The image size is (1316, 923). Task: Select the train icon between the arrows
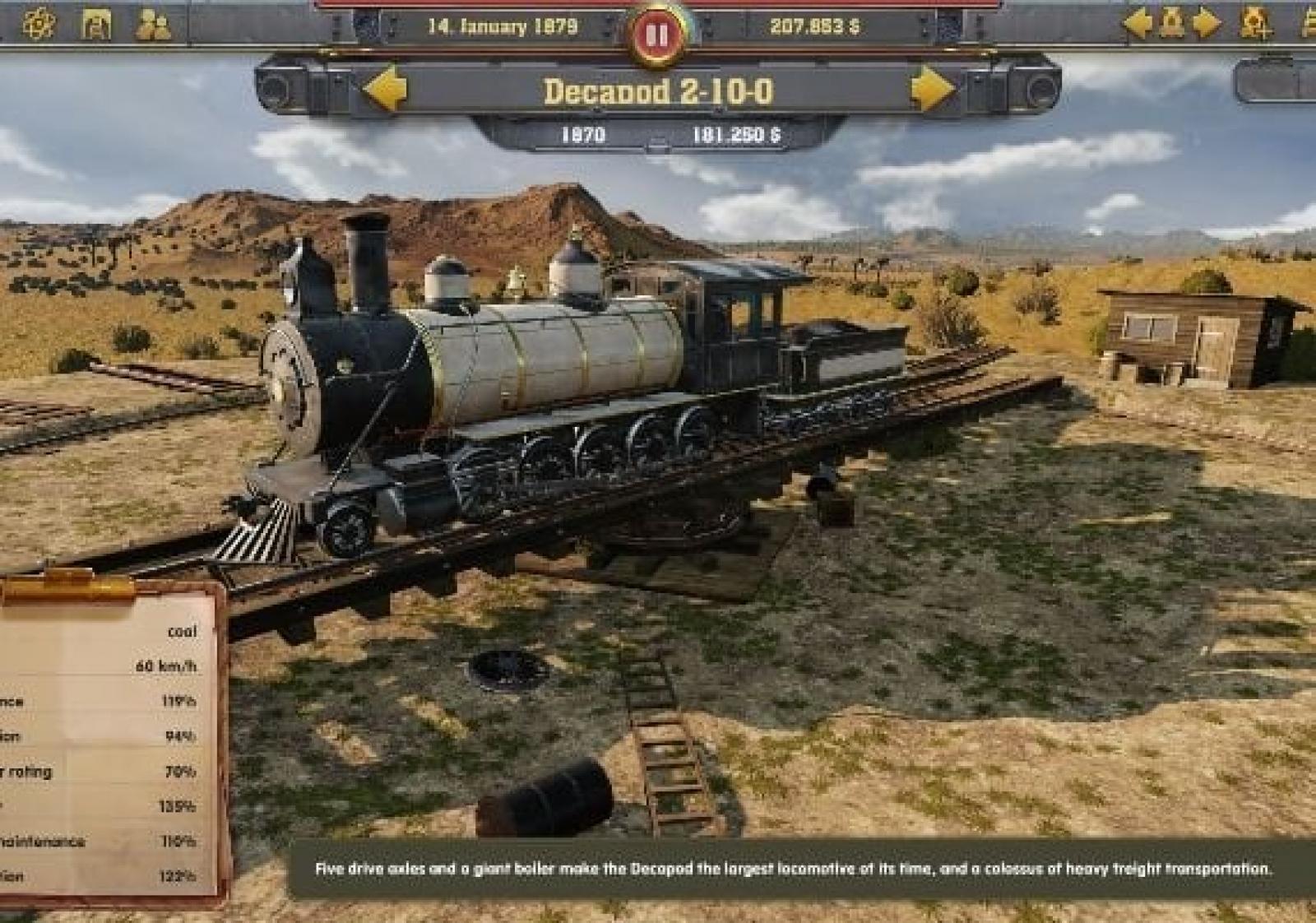click(x=1172, y=23)
